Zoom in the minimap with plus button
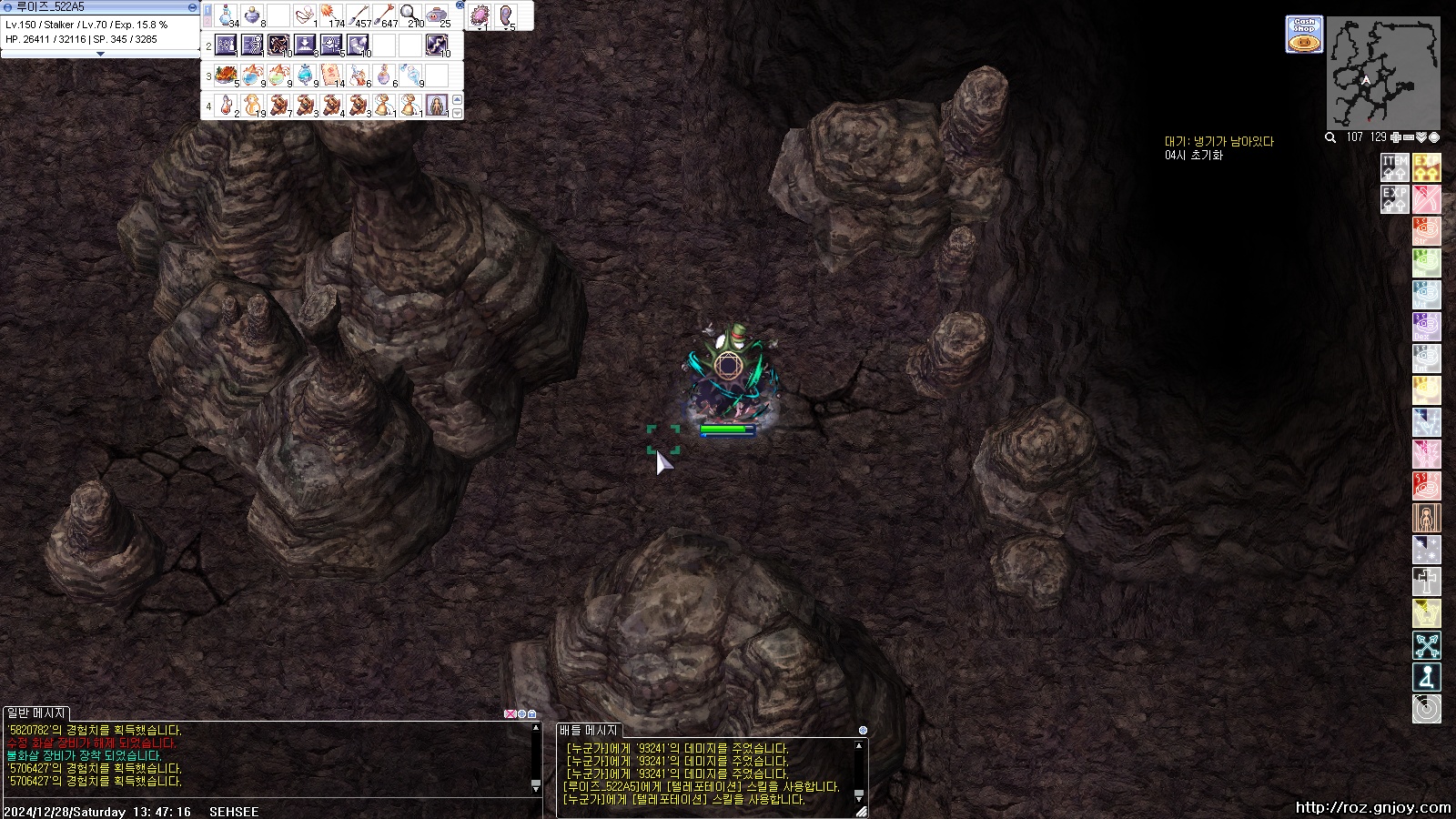The image size is (1456, 819). 1396,137
